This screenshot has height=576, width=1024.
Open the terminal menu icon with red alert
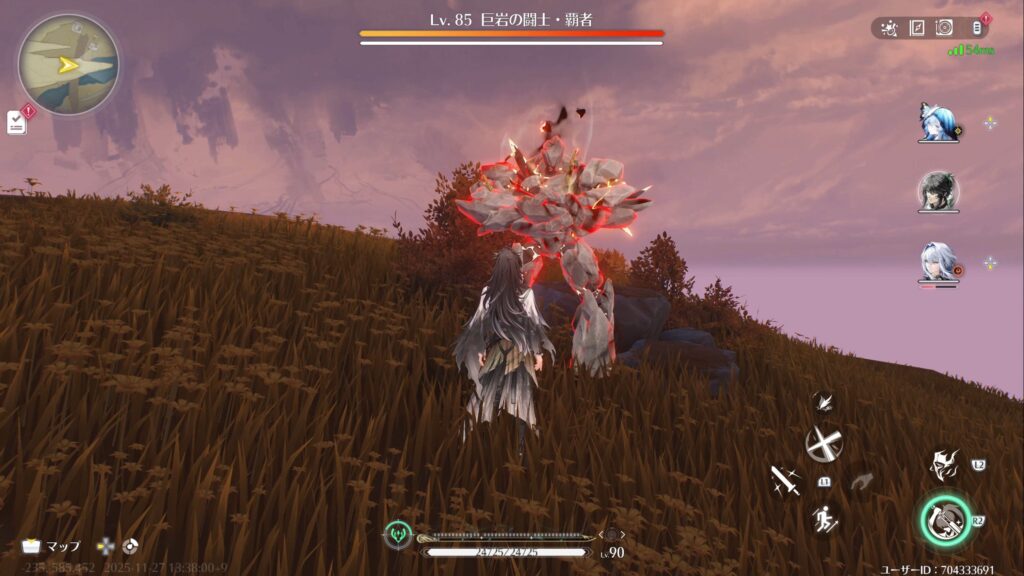(977, 28)
